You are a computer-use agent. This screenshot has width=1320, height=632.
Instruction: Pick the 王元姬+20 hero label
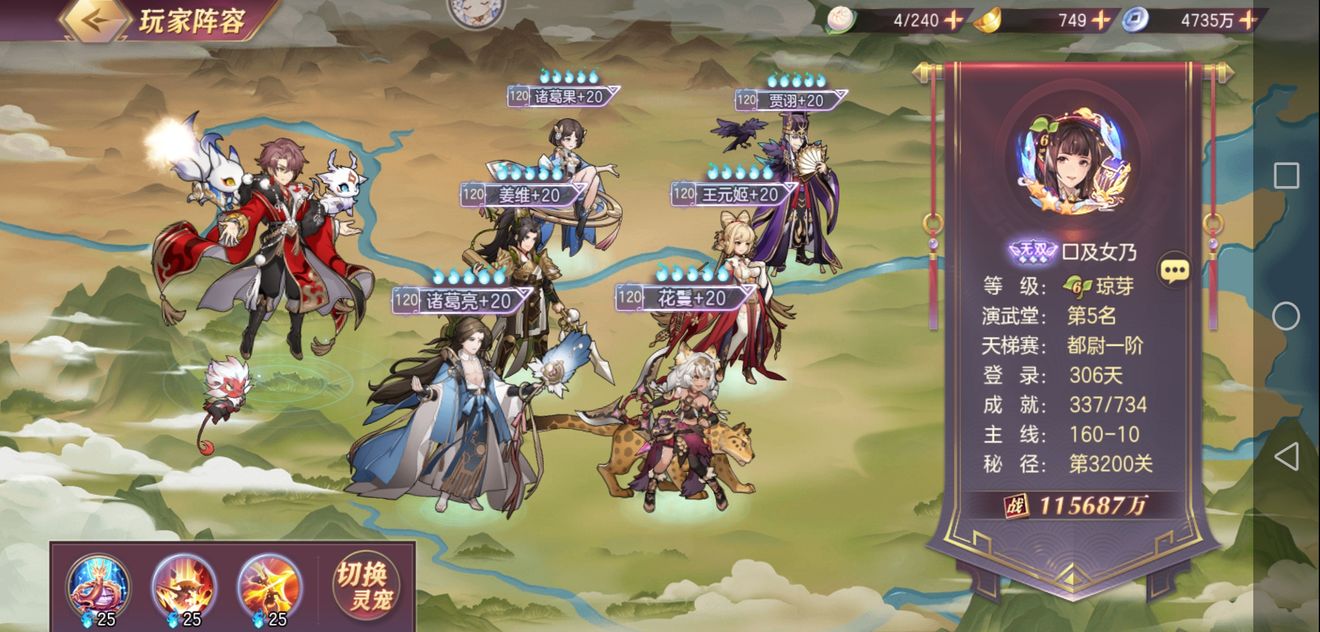(740, 194)
